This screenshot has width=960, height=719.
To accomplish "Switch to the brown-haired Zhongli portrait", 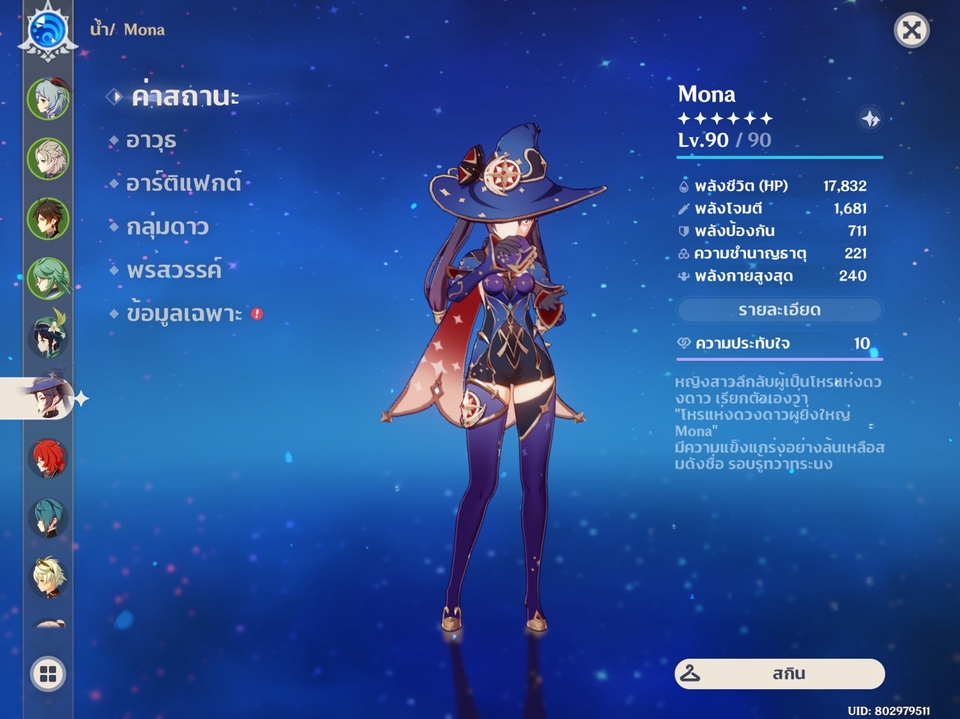I will tap(47, 218).
